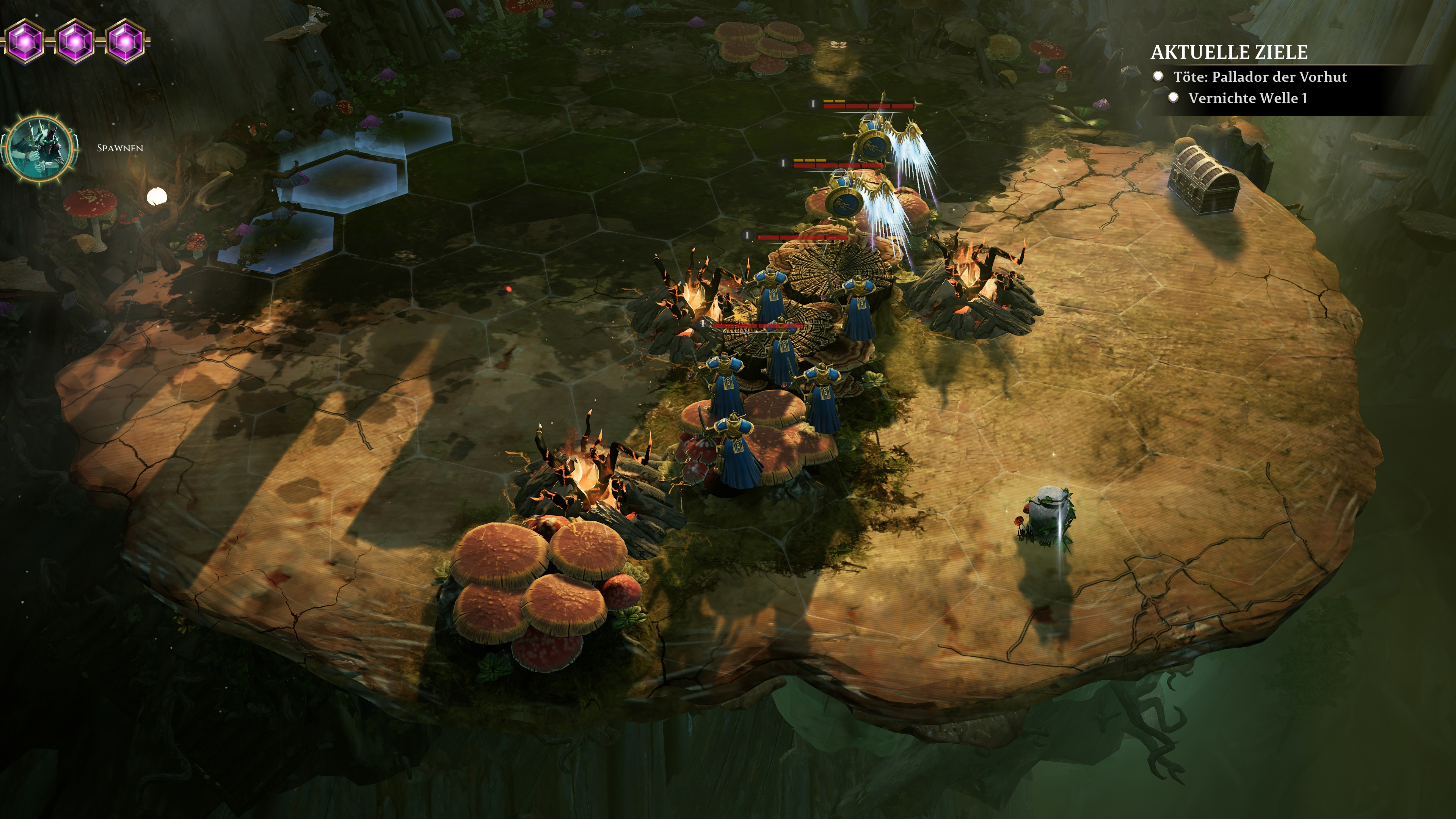Screen dimensions: 1456x819
Task: Click the 'Töte: Pallador der Vorhut' objective
Action: click(1259, 77)
